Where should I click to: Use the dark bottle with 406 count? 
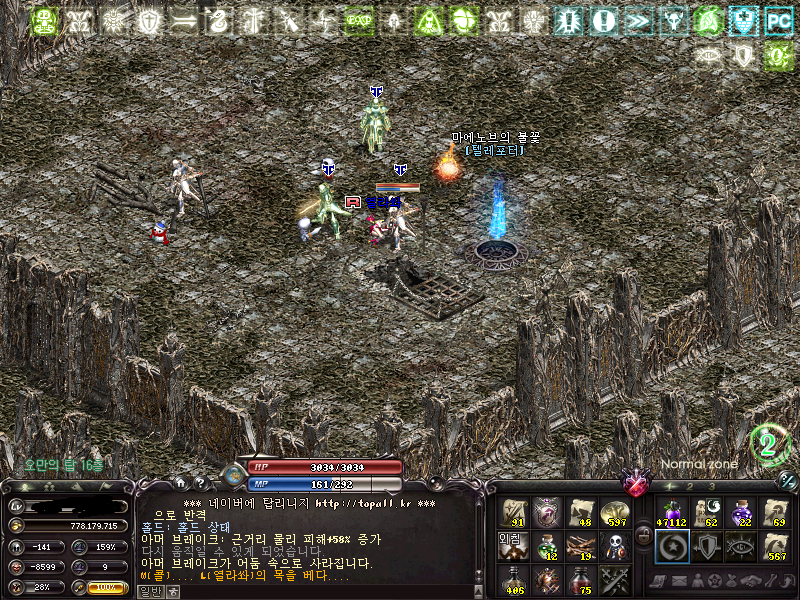click(x=513, y=580)
